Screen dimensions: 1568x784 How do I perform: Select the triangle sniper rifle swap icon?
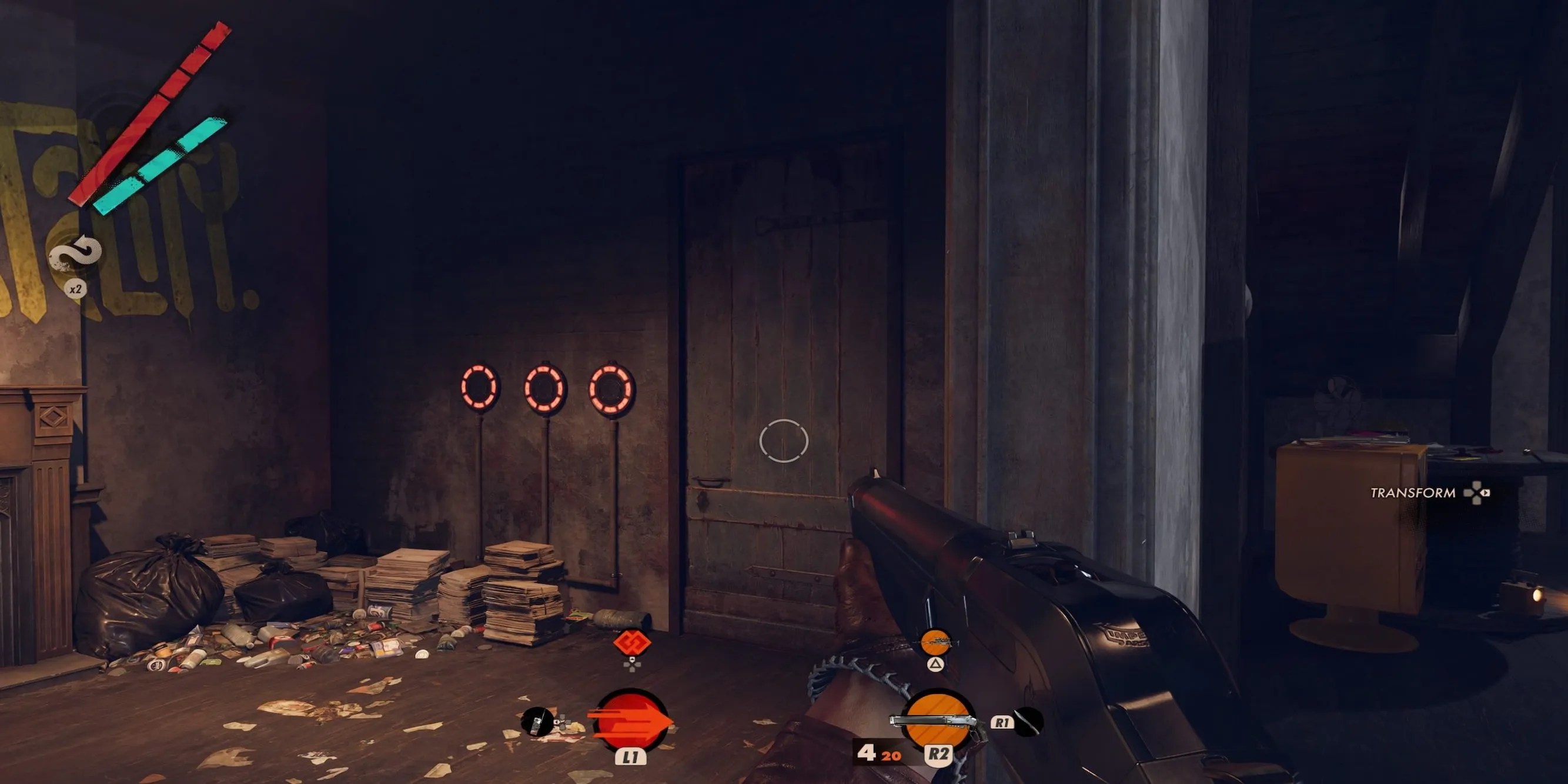935,665
